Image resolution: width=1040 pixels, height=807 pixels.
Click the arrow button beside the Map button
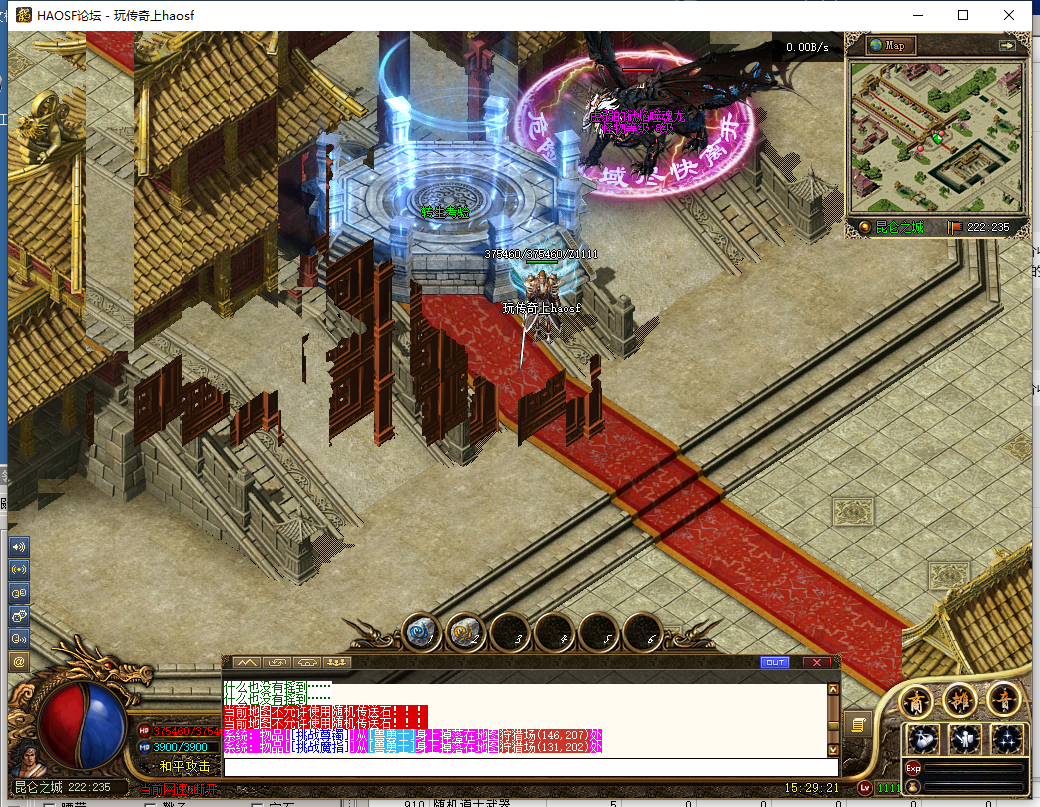[1006, 45]
